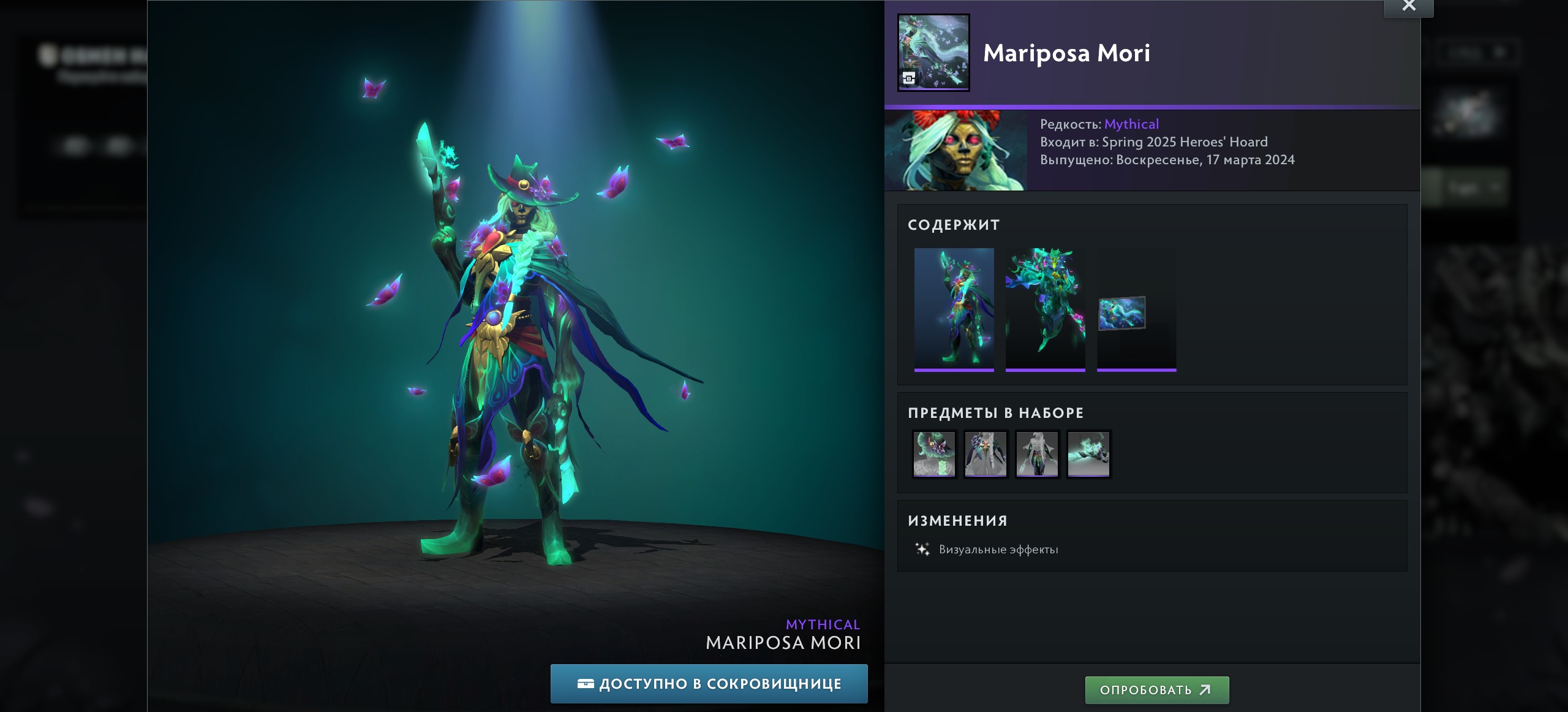
Task: Close the Mariposa Mori item window
Action: point(1409,7)
